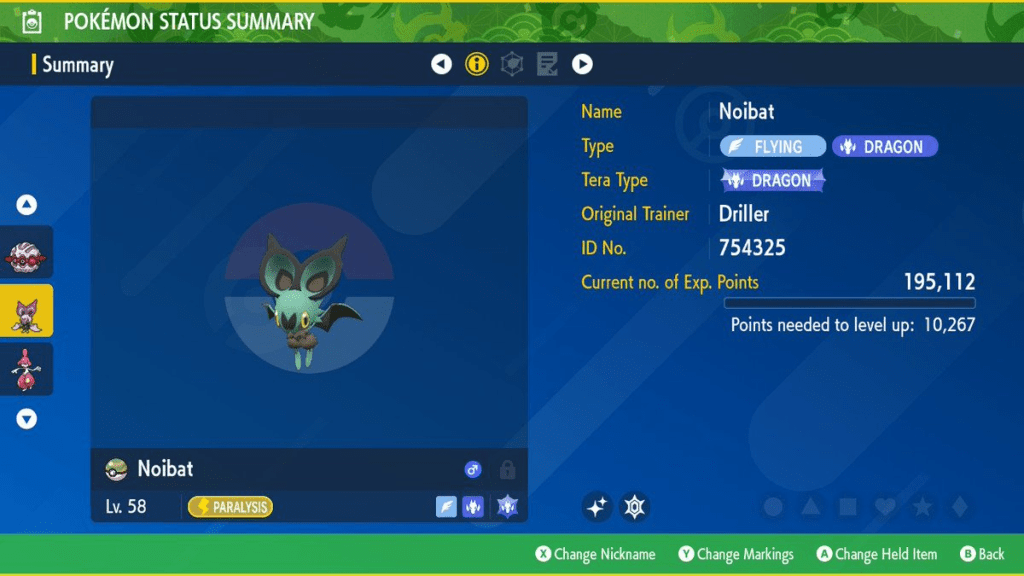1024x576 pixels.
Task: Go to the next summary page arrow
Action: click(x=582, y=65)
